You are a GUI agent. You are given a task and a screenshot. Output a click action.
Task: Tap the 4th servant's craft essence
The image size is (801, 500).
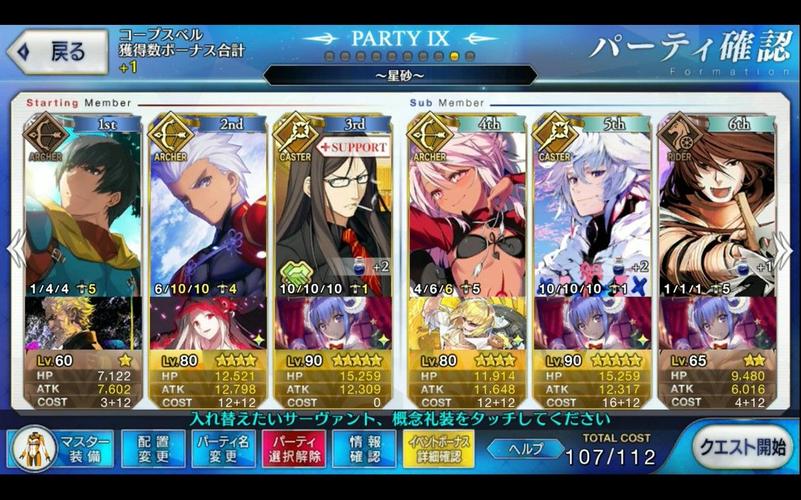click(x=466, y=322)
